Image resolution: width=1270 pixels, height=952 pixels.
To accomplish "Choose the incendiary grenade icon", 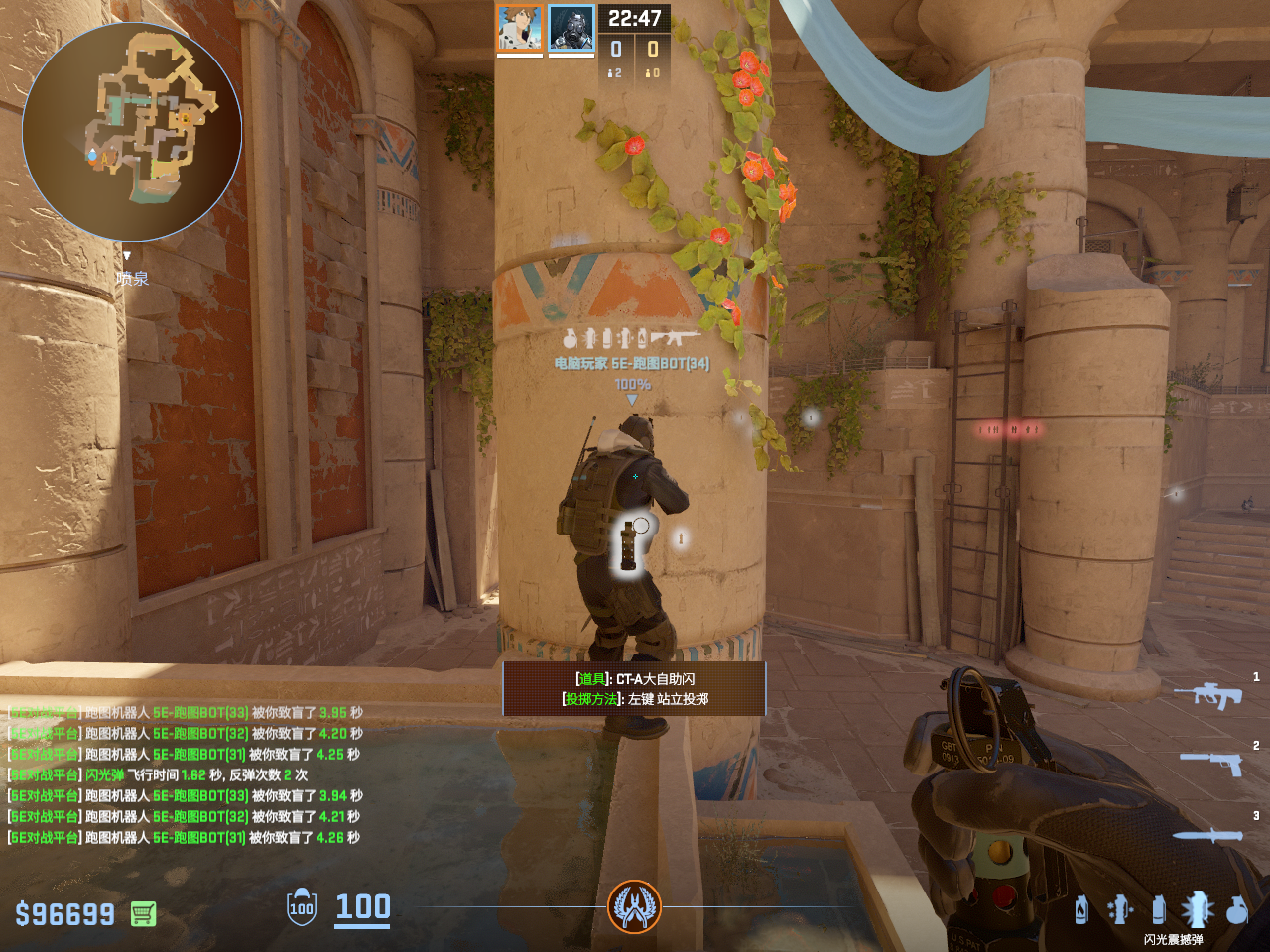I will click(x=1080, y=909).
